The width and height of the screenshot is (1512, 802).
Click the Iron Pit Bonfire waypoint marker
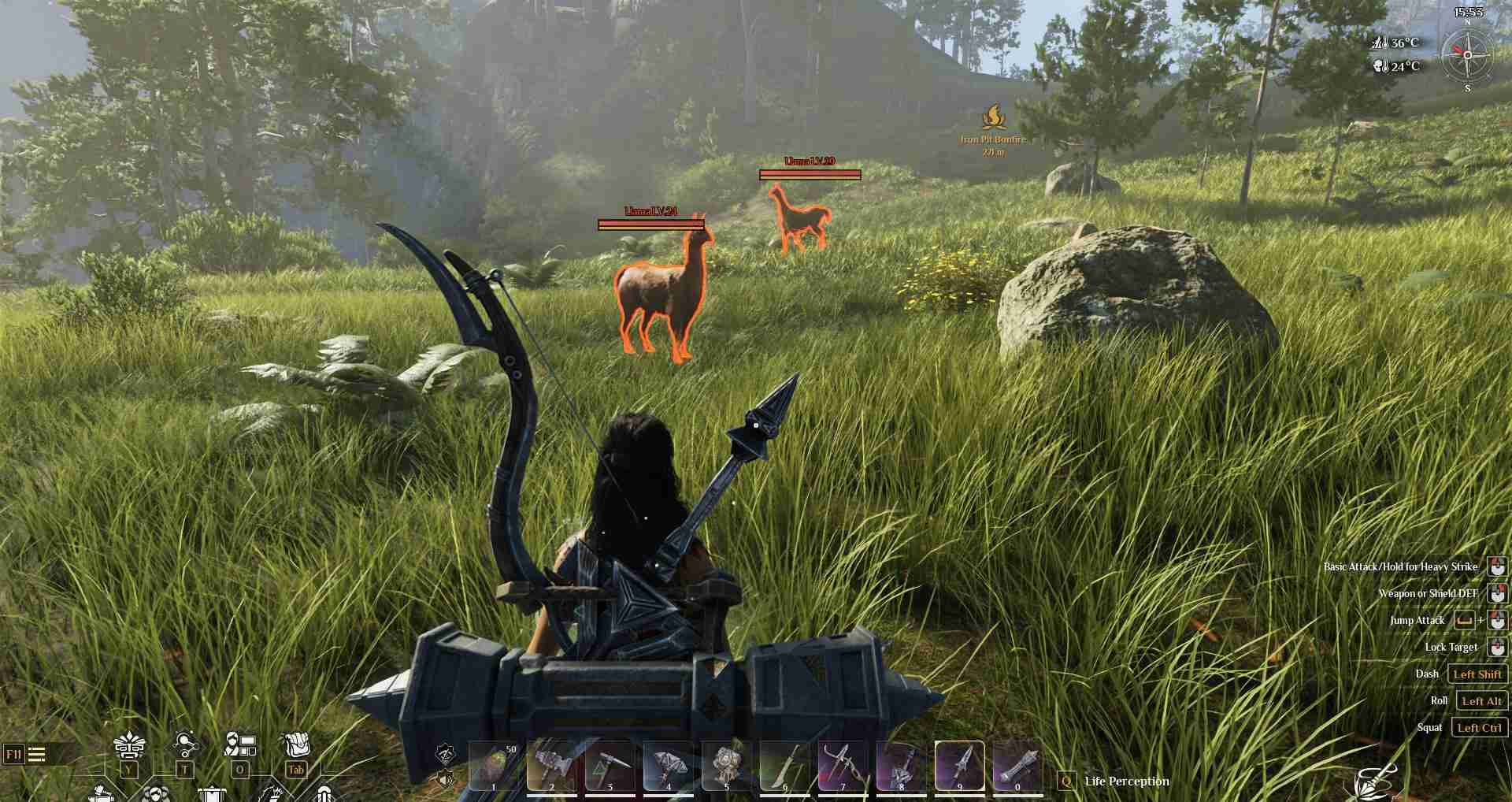[993, 119]
